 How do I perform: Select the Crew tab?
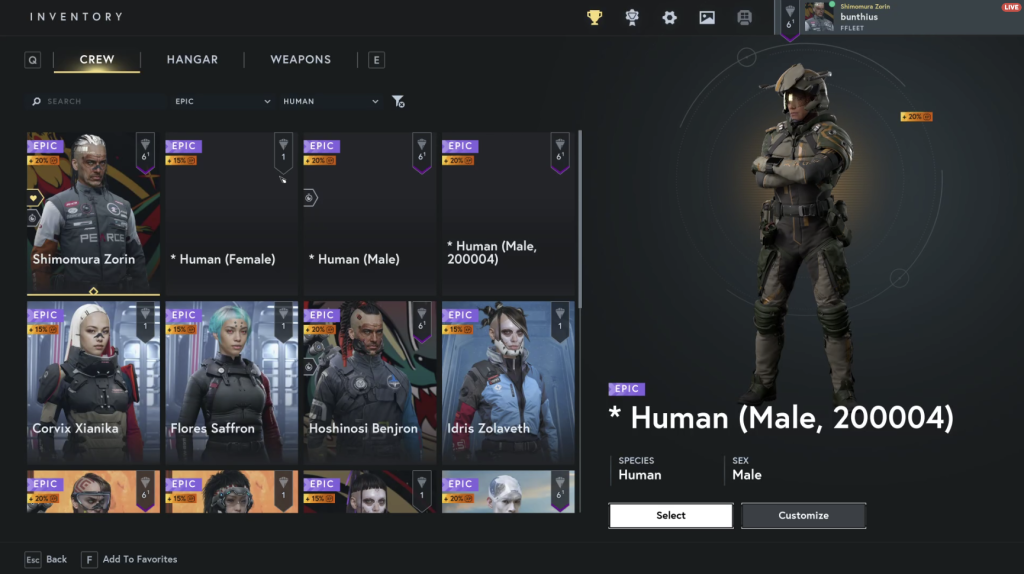click(97, 60)
